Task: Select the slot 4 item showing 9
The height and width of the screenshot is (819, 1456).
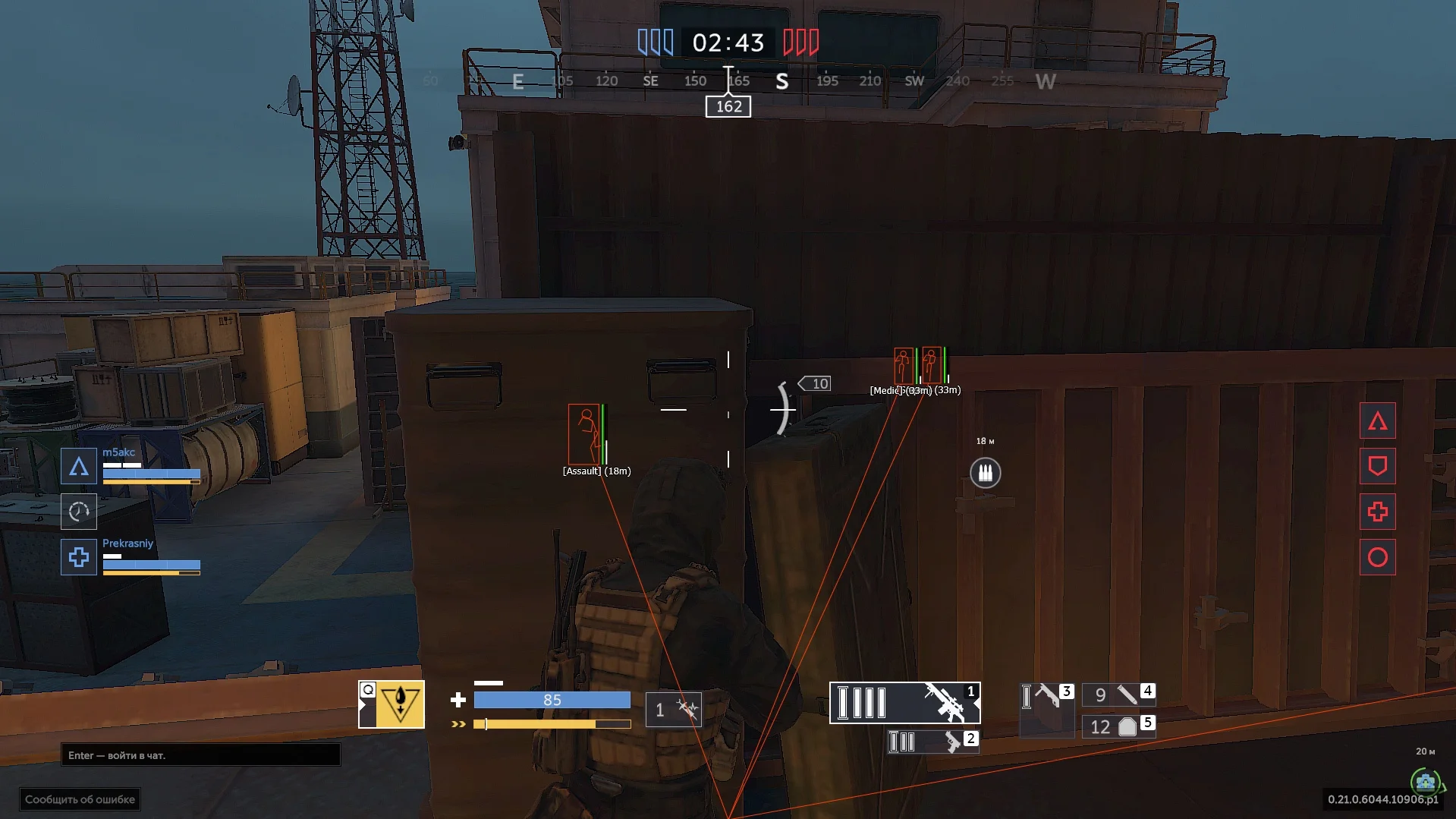Action: click(x=1118, y=695)
